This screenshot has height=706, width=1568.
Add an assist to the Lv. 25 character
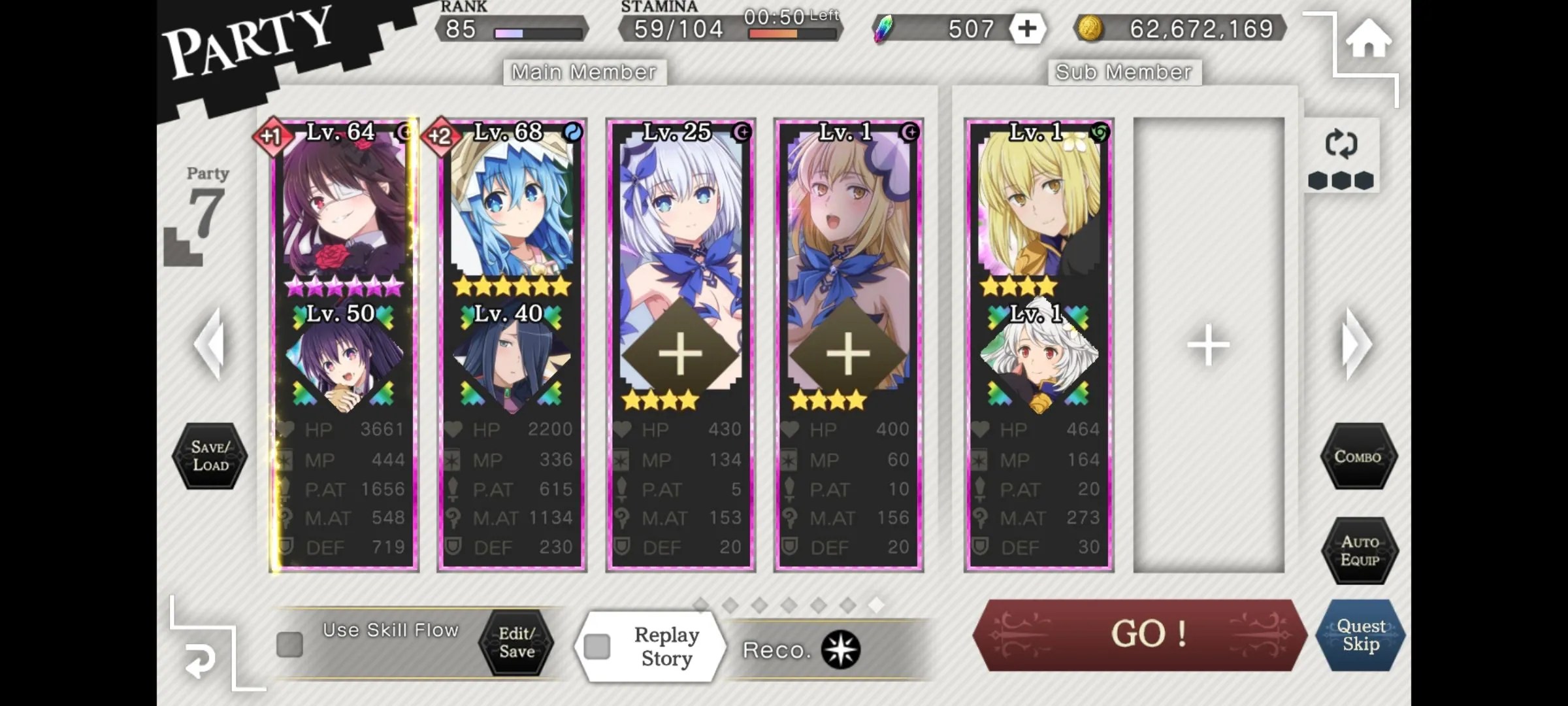point(680,354)
